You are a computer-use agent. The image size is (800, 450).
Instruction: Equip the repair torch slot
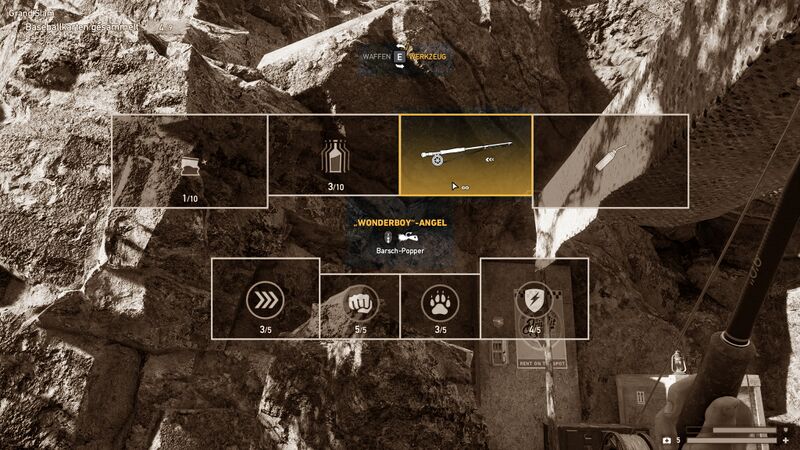point(610,161)
